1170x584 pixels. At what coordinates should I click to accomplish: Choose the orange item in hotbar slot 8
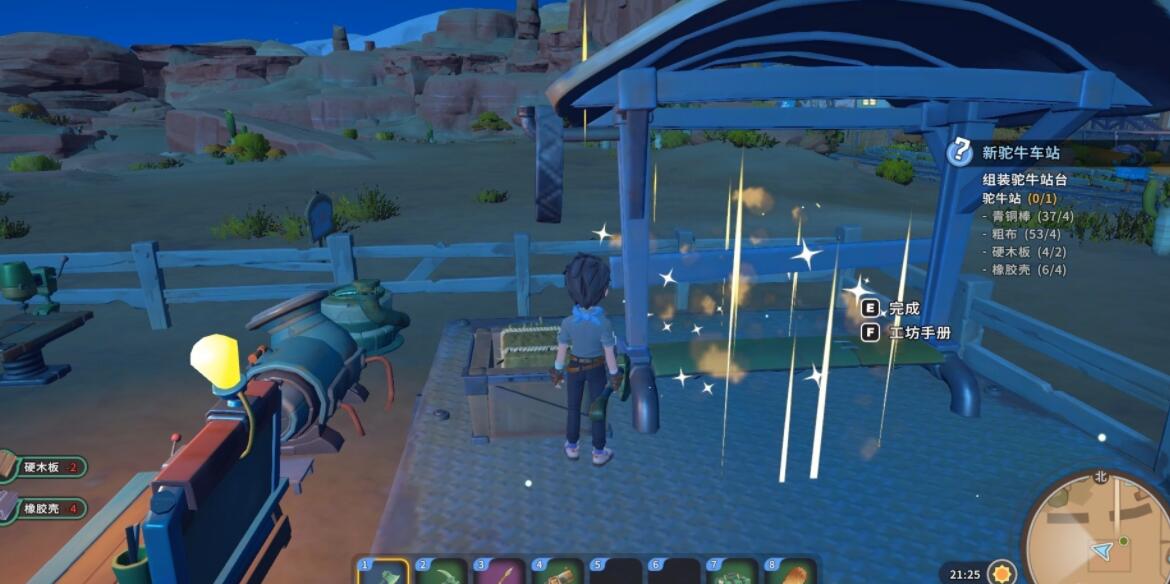[789, 573]
